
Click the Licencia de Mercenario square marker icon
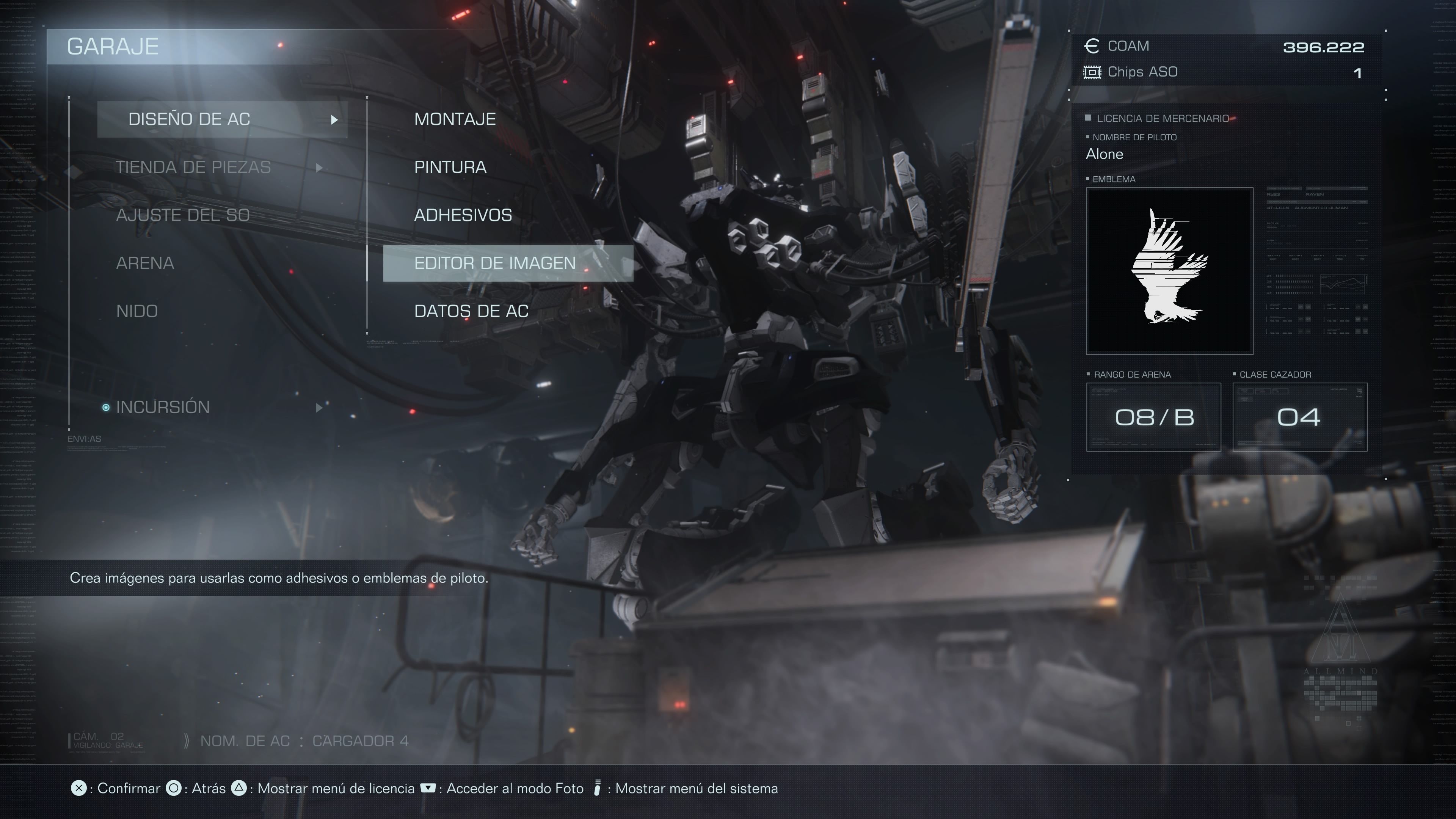pos(1088,118)
